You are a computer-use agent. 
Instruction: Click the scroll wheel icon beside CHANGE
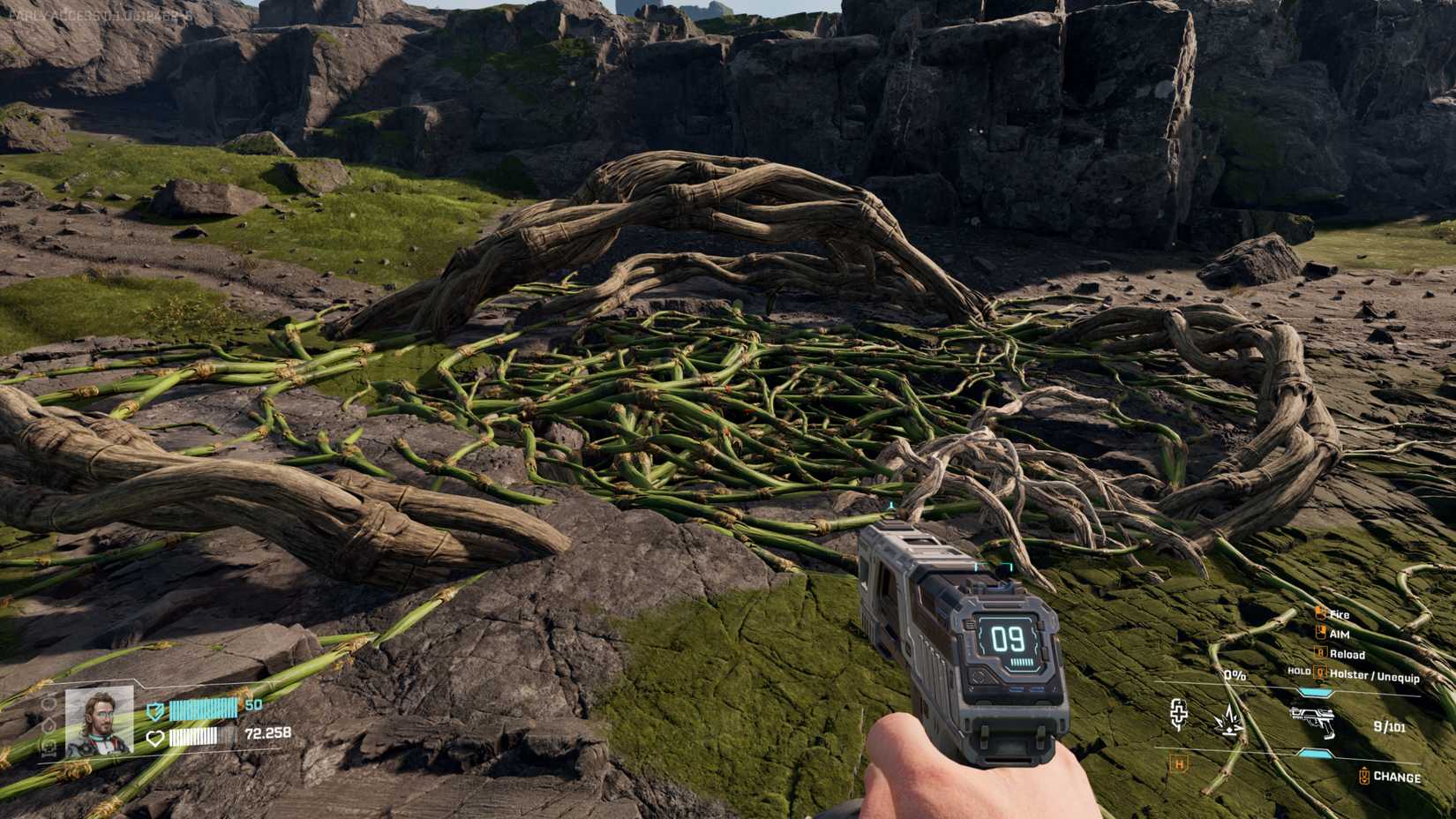pyautogui.click(x=1364, y=776)
